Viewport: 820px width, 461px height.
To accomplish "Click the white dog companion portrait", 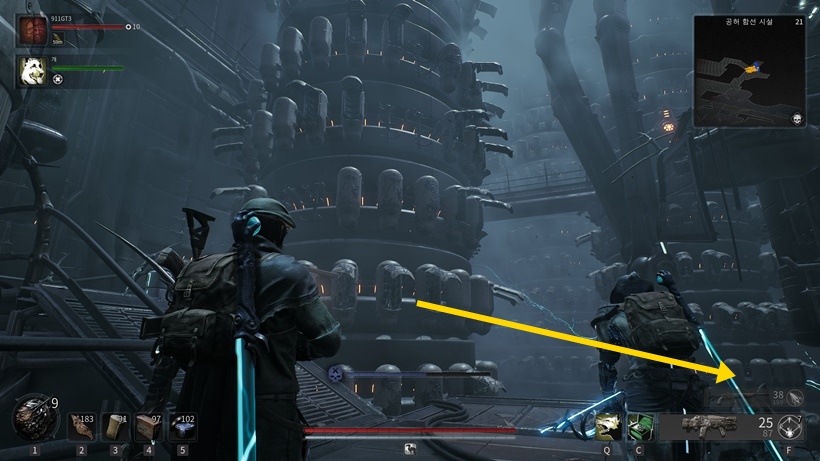I will 31,70.
